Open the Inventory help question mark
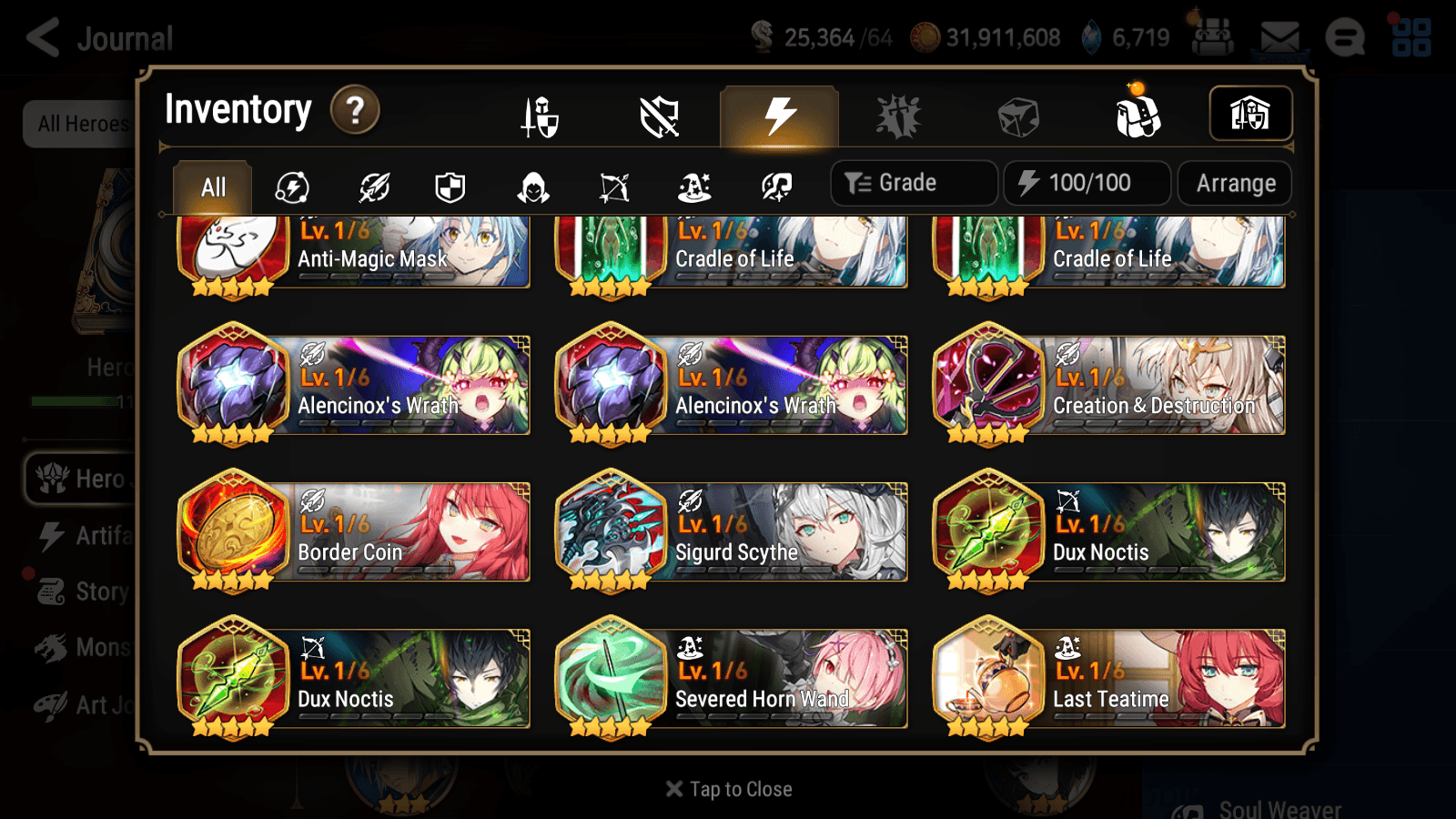Image resolution: width=1456 pixels, height=819 pixels. coord(354,109)
